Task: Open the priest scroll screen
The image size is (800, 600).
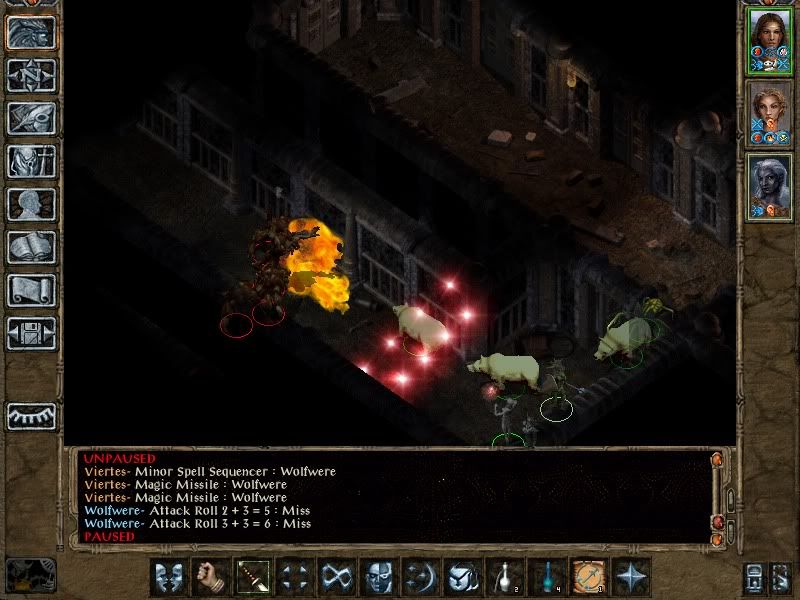Action: pyautogui.click(x=31, y=290)
